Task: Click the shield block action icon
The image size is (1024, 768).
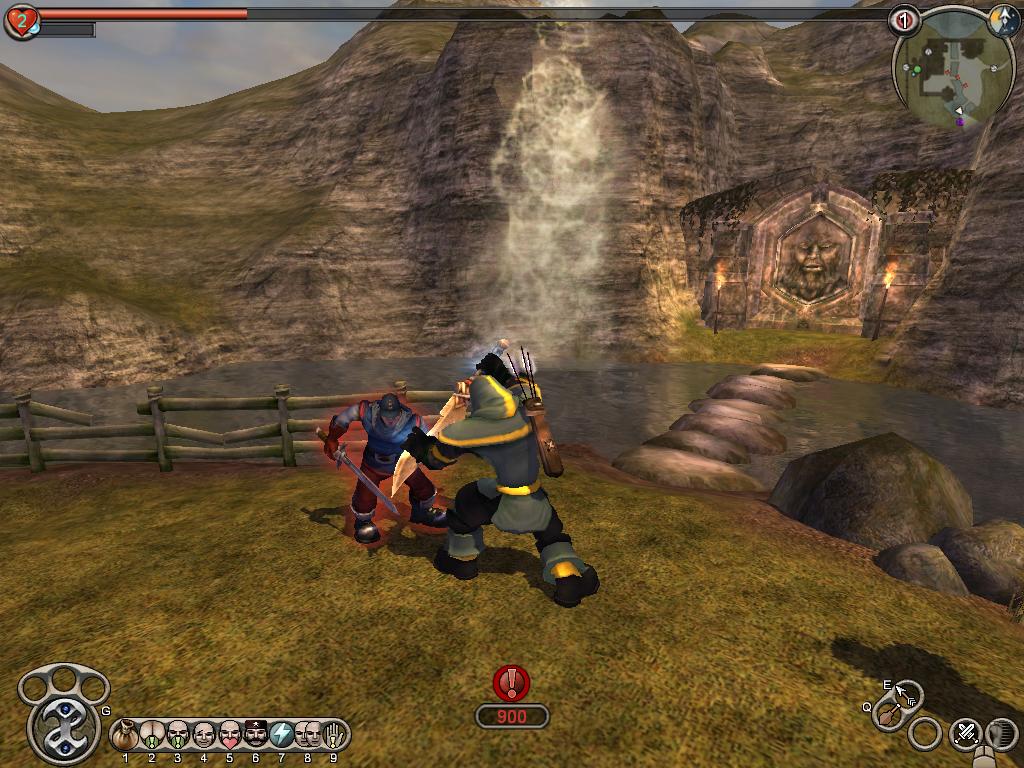Action: pyautogui.click(x=1001, y=733)
